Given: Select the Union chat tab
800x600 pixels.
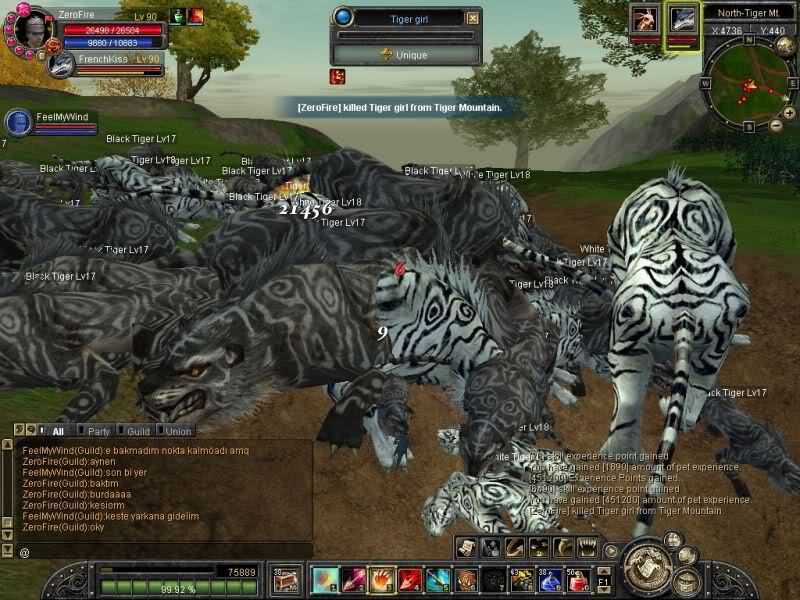Looking at the screenshot, I should pyautogui.click(x=178, y=431).
